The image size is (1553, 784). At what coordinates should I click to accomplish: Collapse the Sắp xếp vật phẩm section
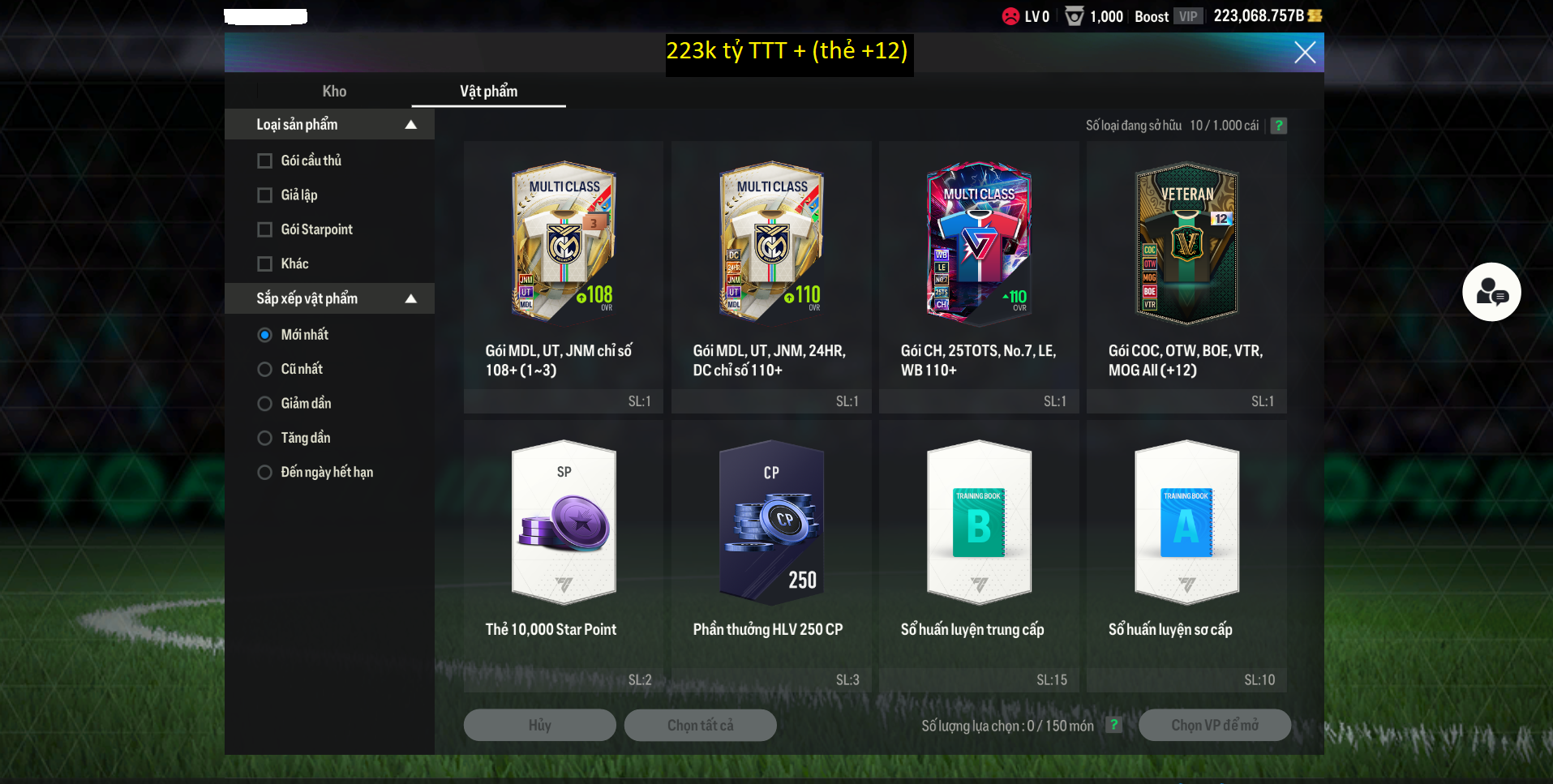click(410, 299)
